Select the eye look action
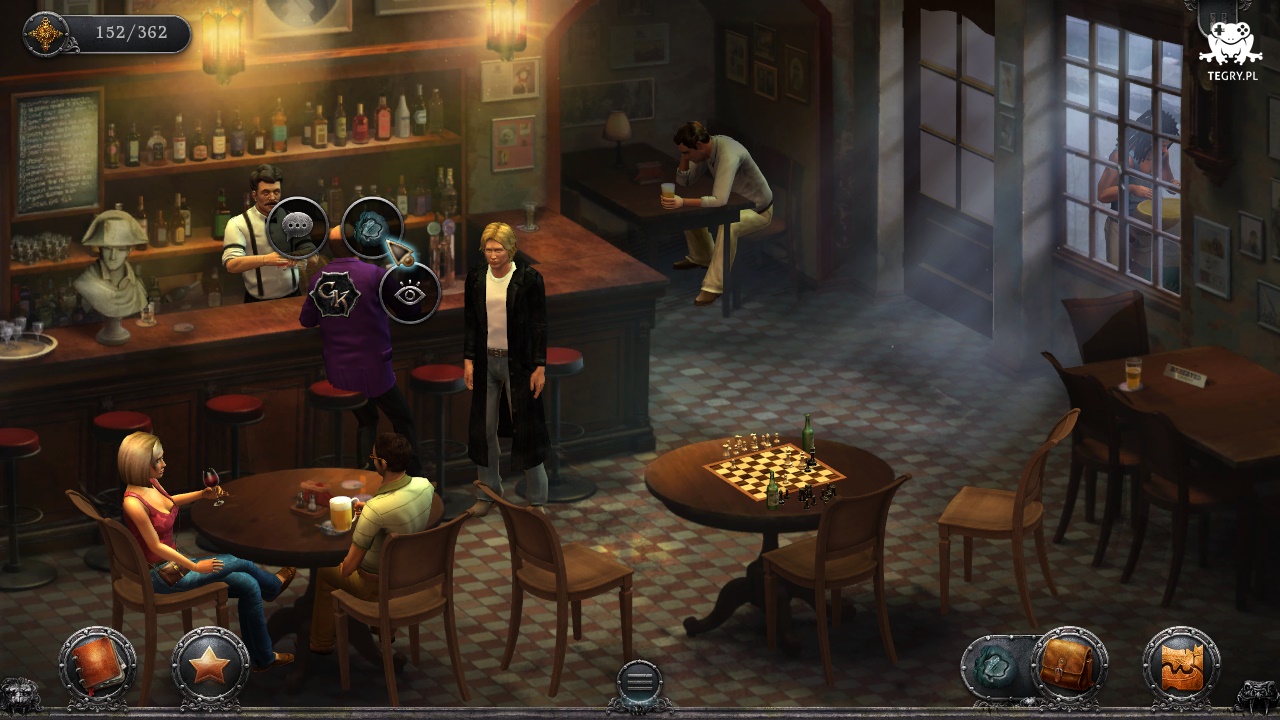The image size is (1280, 720). click(410, 293)
